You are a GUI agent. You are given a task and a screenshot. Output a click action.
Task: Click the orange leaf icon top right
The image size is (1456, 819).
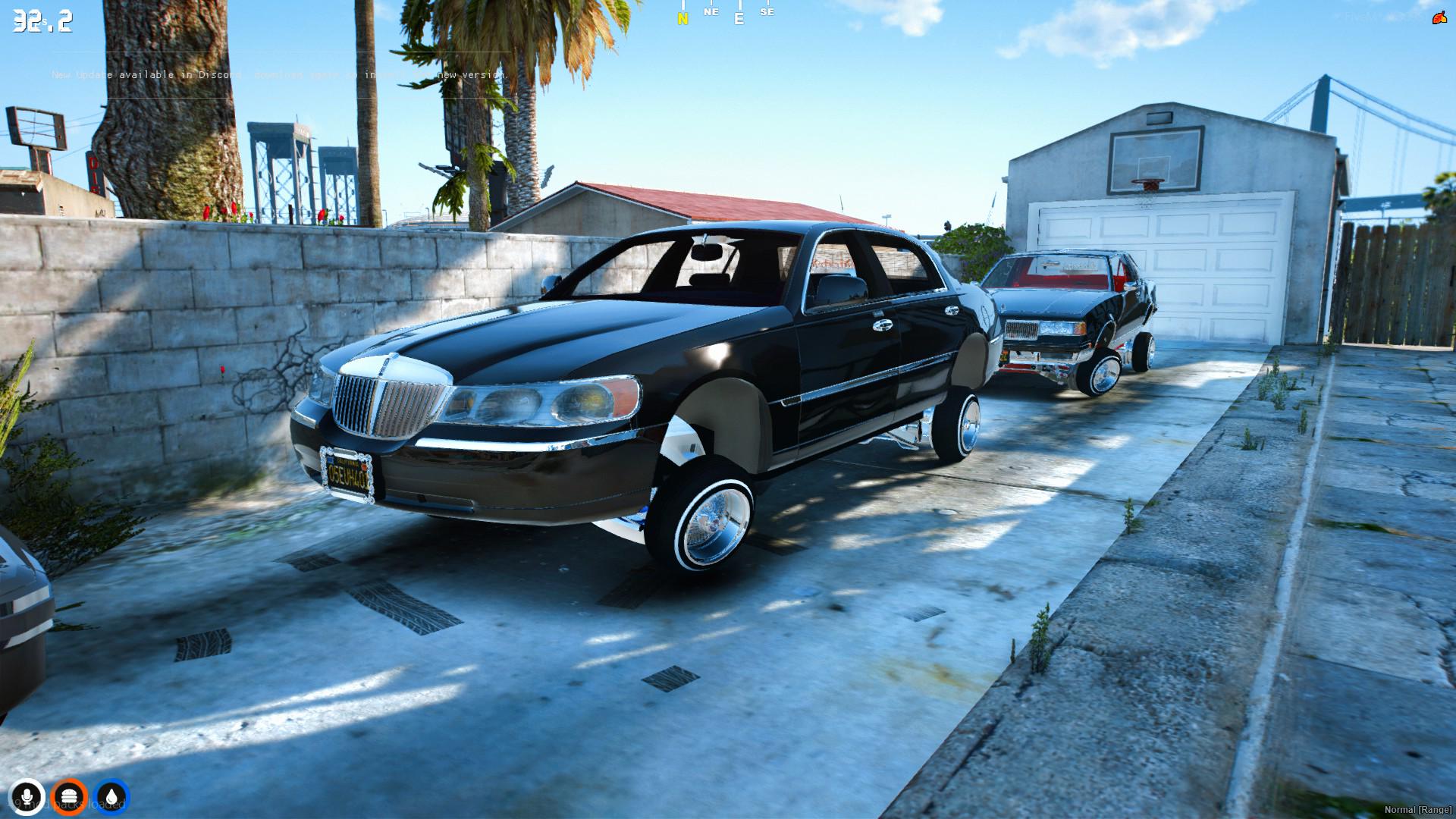(x=1439, y=19)
